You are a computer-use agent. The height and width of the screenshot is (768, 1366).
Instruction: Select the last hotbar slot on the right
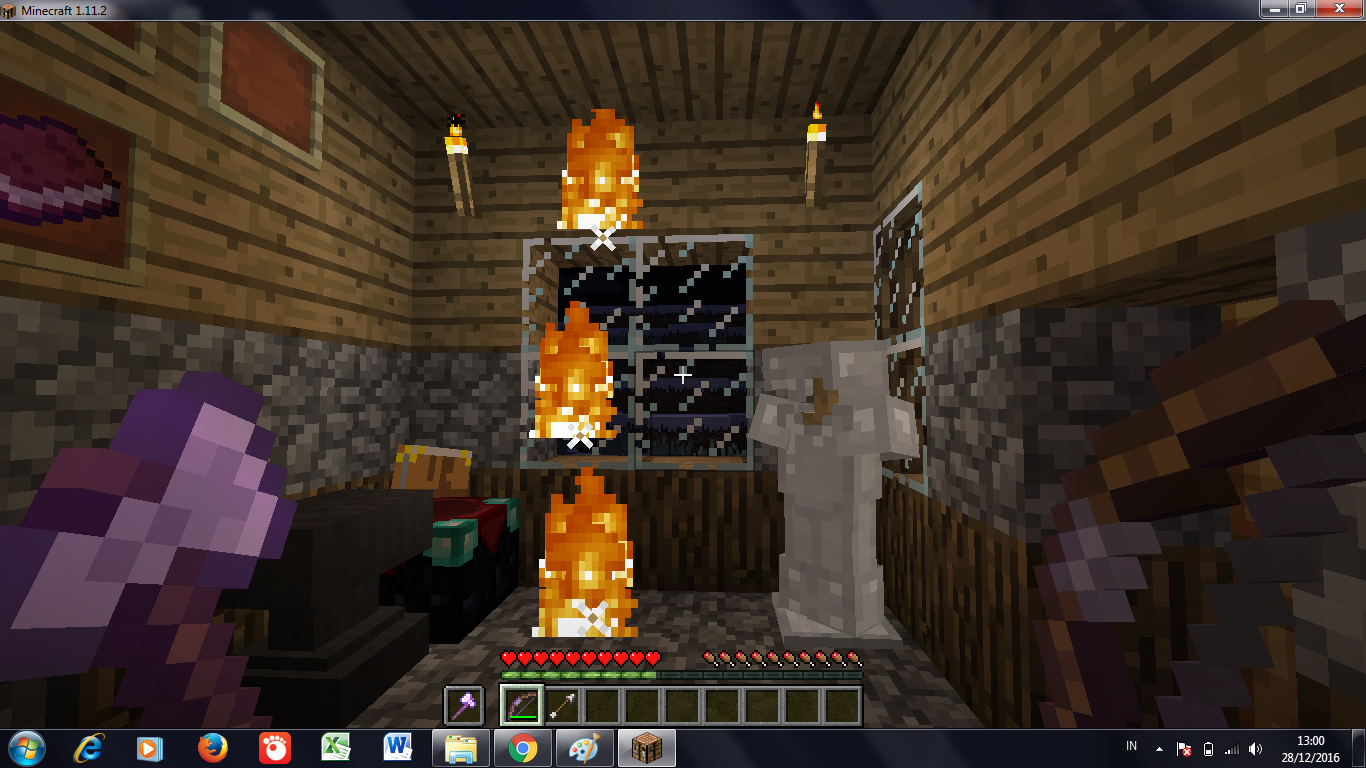pyautogui.click(x=840, y=705)
